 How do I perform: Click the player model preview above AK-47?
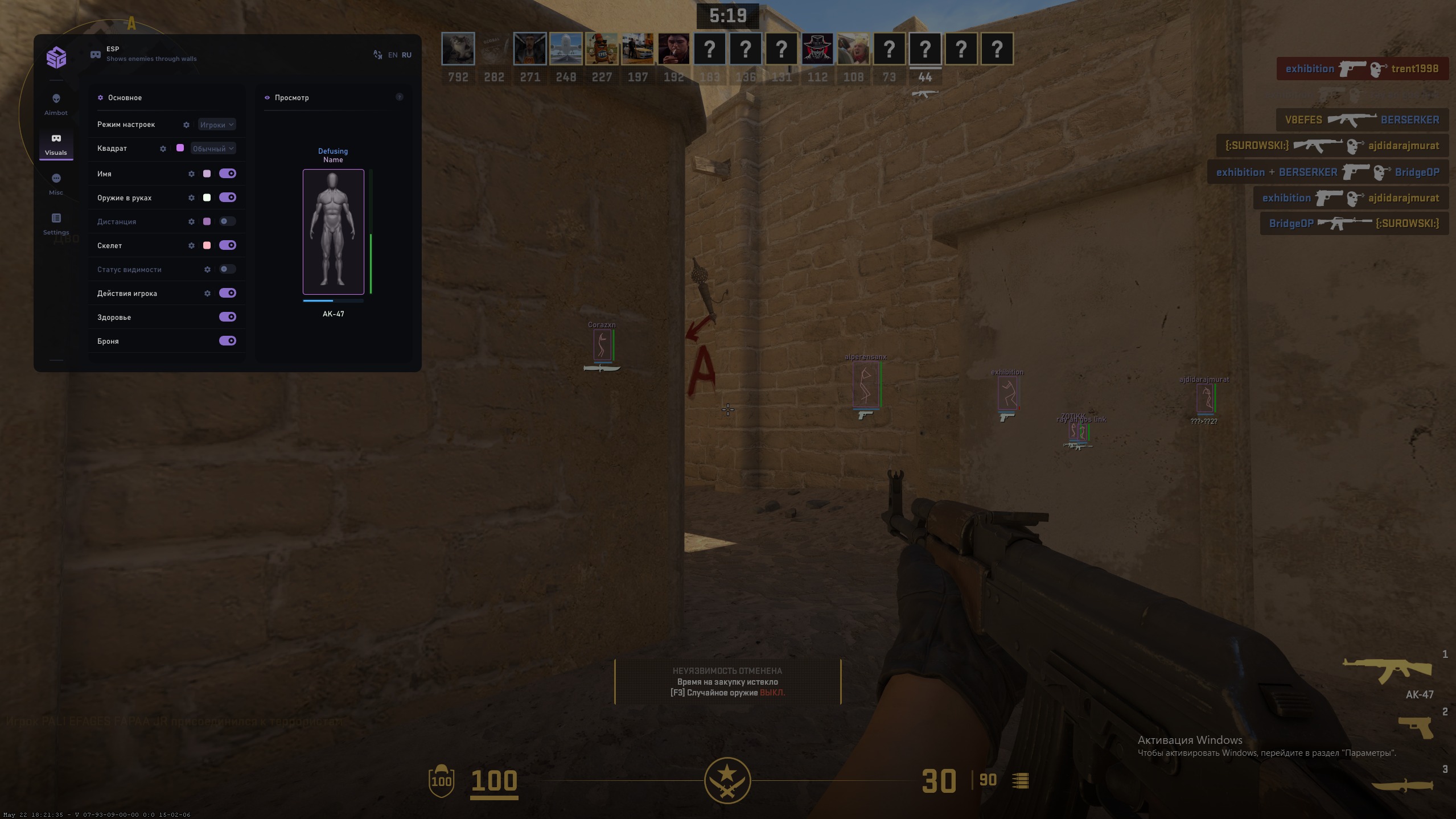(333, 232)
